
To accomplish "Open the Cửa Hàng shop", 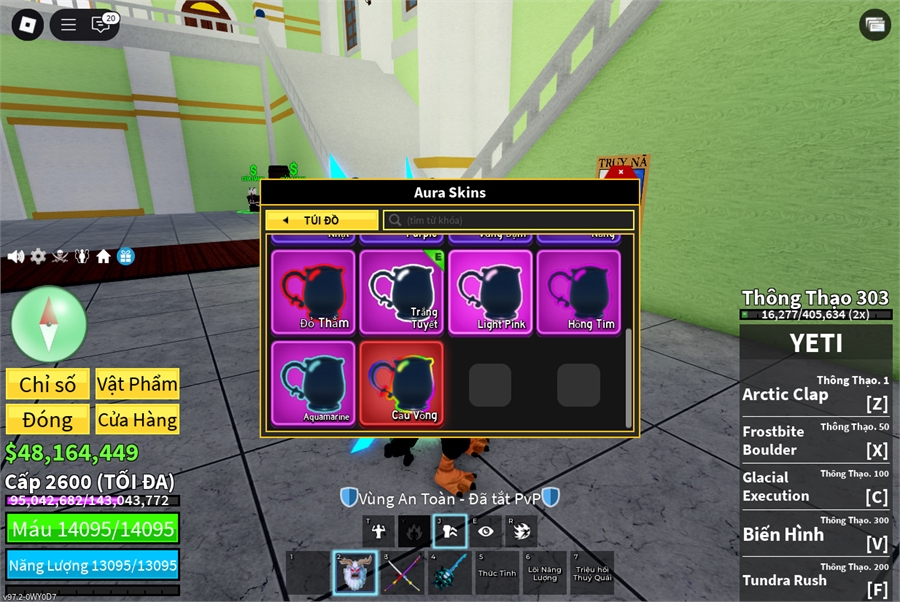I will pos(138,420).
